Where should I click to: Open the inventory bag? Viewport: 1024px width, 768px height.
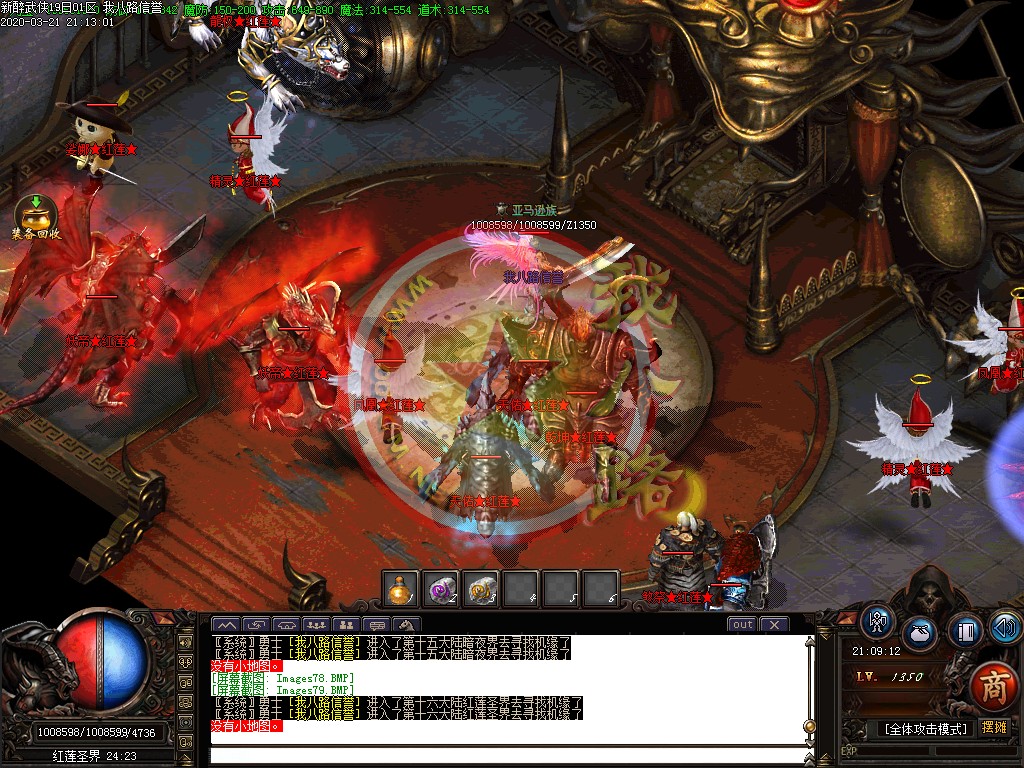920,633
